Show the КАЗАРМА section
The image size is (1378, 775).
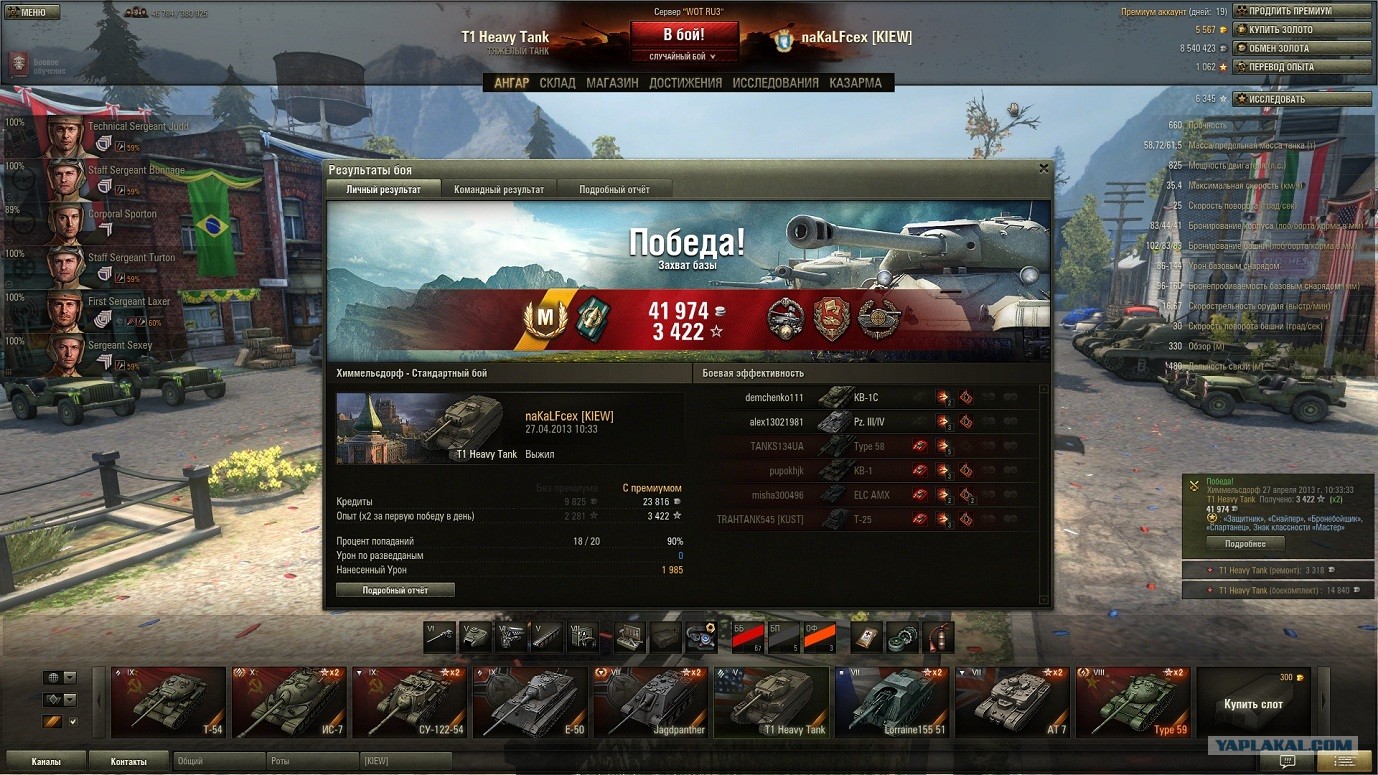click(855, 83)
